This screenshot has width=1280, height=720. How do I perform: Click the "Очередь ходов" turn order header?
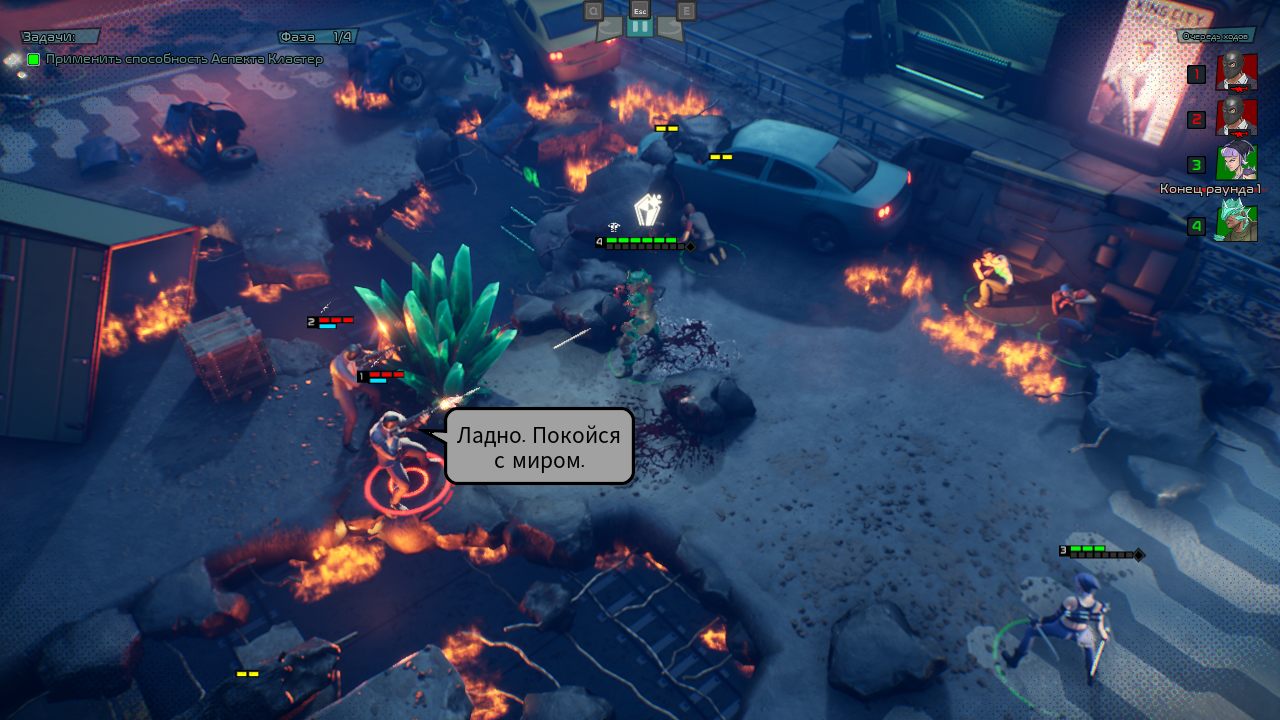point(1215,36)
